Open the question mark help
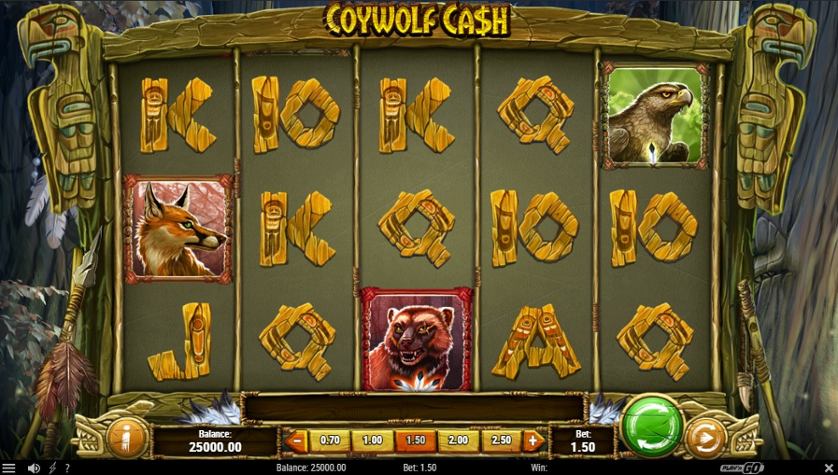The image size is (838, 475). [x=67, y=467]
